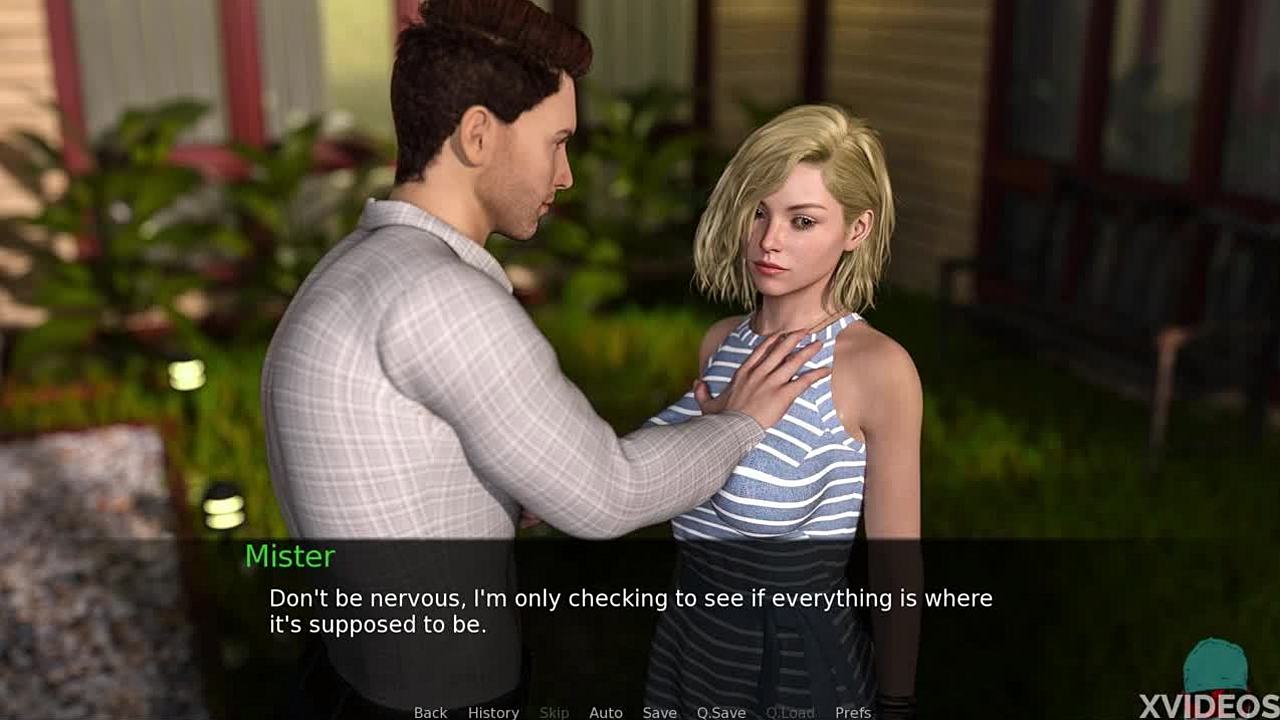Toggle Auto advance mode
Screen dimensions: 1280x720
click(605, 712)
